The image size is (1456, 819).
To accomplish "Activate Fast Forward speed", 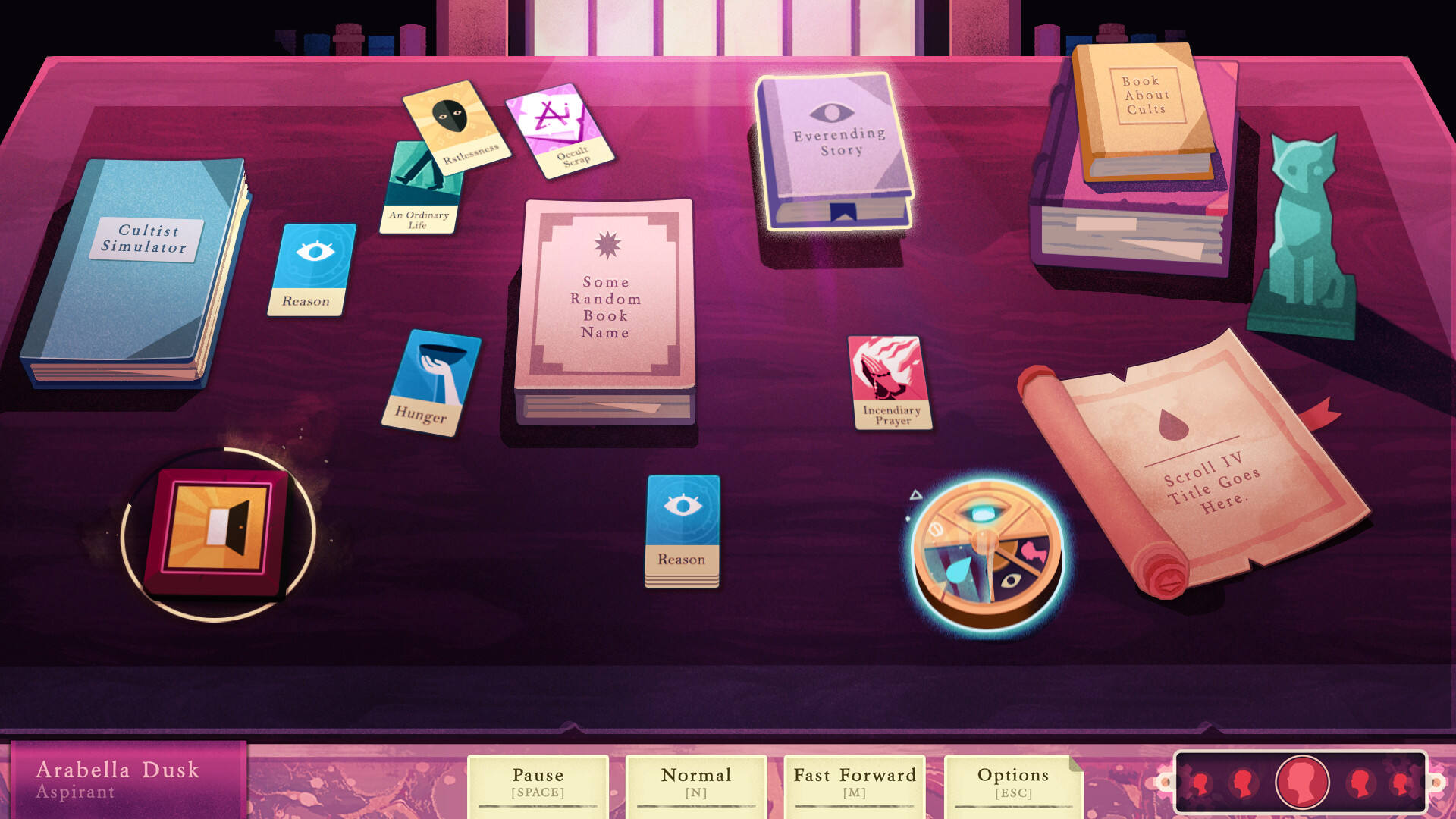I will (855, 783).
